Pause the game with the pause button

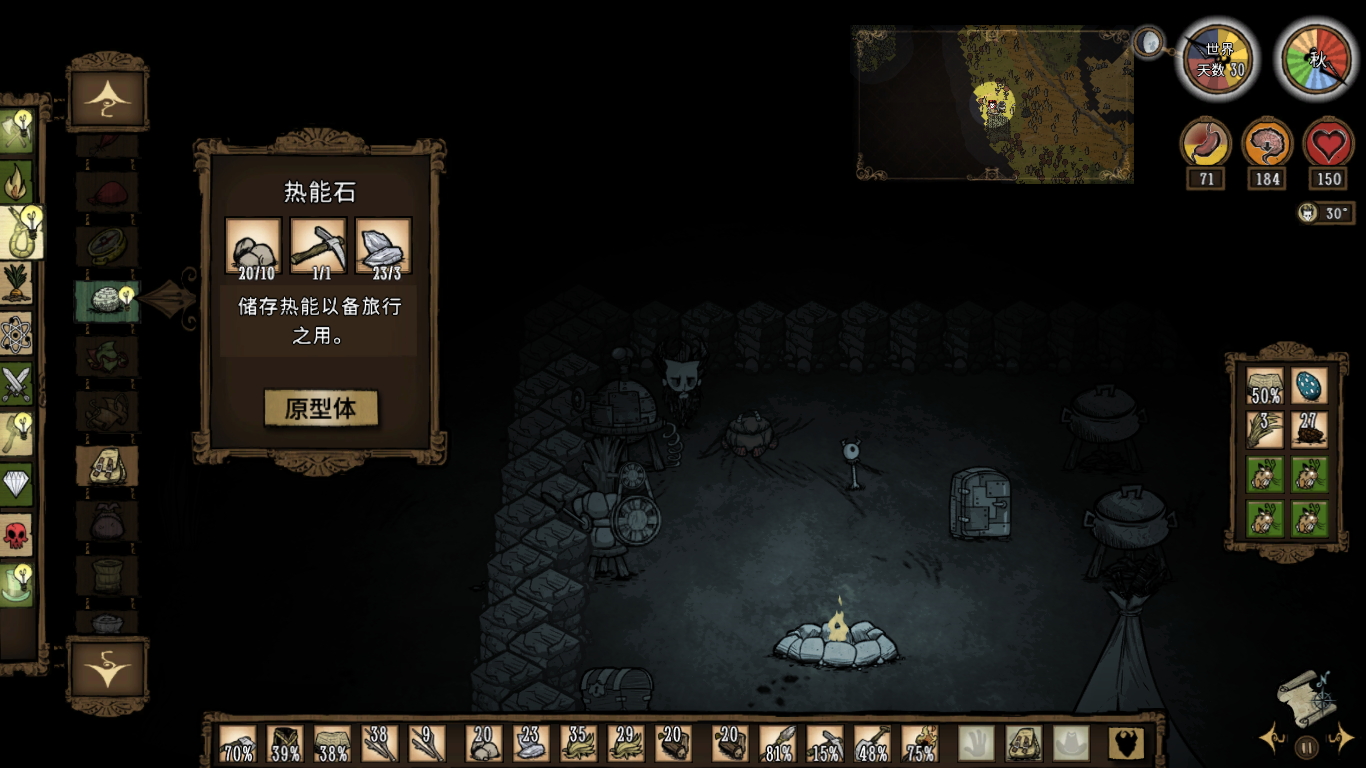(x=1306, y=746)
